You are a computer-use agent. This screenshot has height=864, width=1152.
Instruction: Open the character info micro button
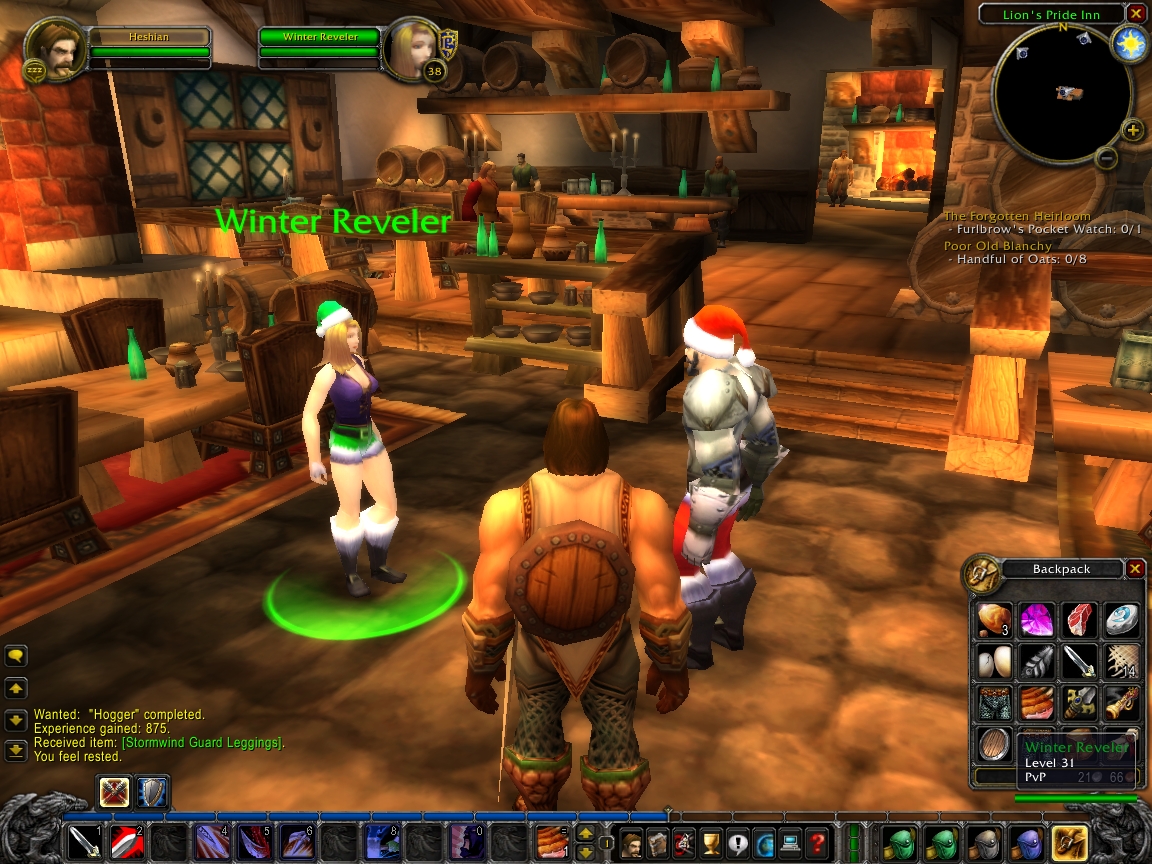[632, 844]
